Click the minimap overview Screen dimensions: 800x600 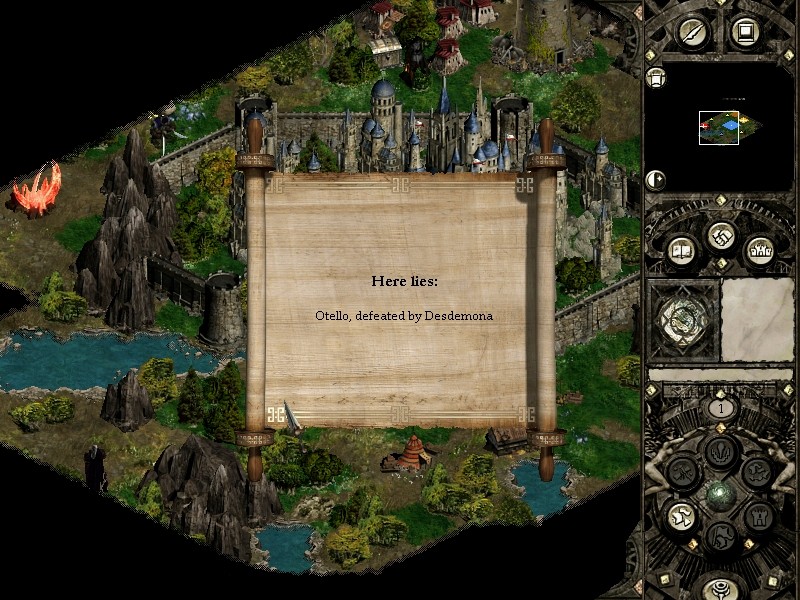pos(719,126)
